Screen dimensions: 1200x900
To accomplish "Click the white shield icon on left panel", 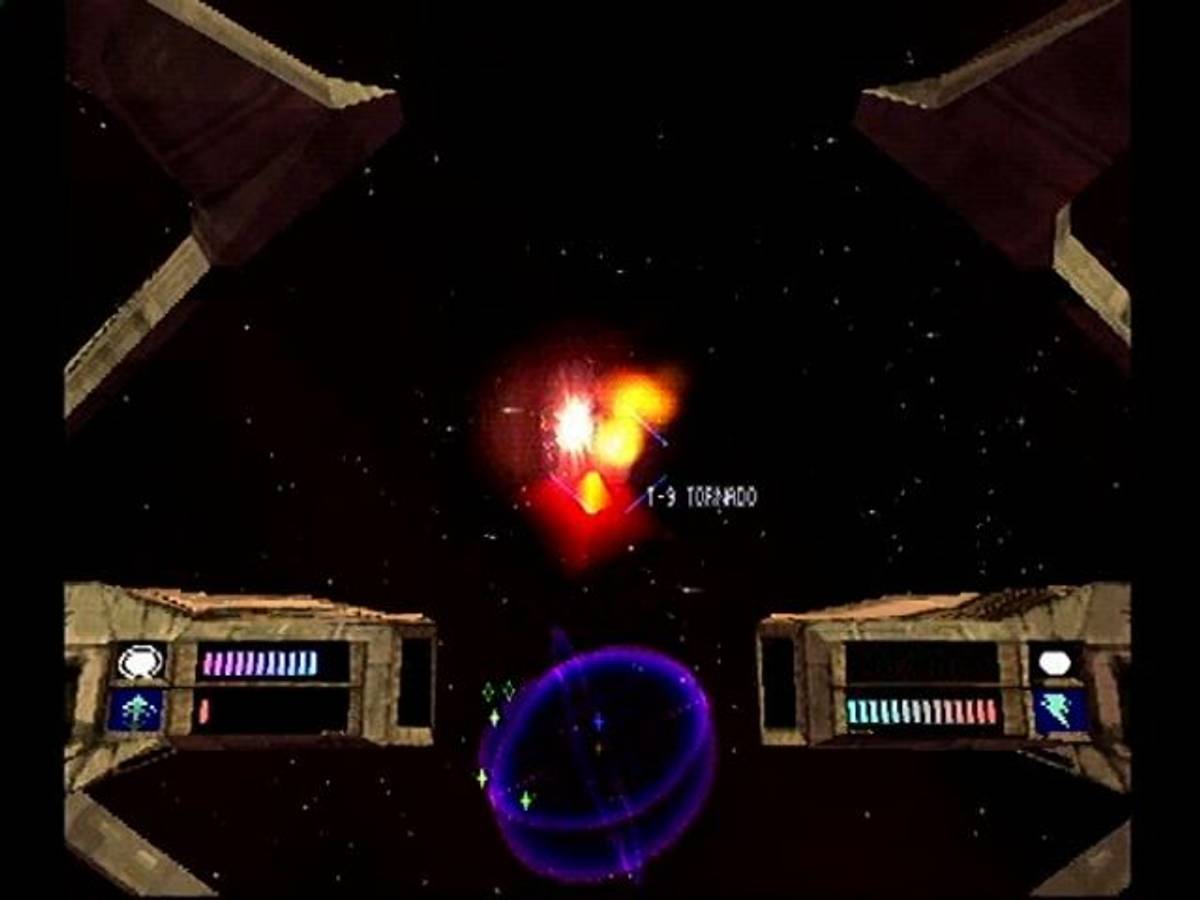I will (x=139, y=662).
